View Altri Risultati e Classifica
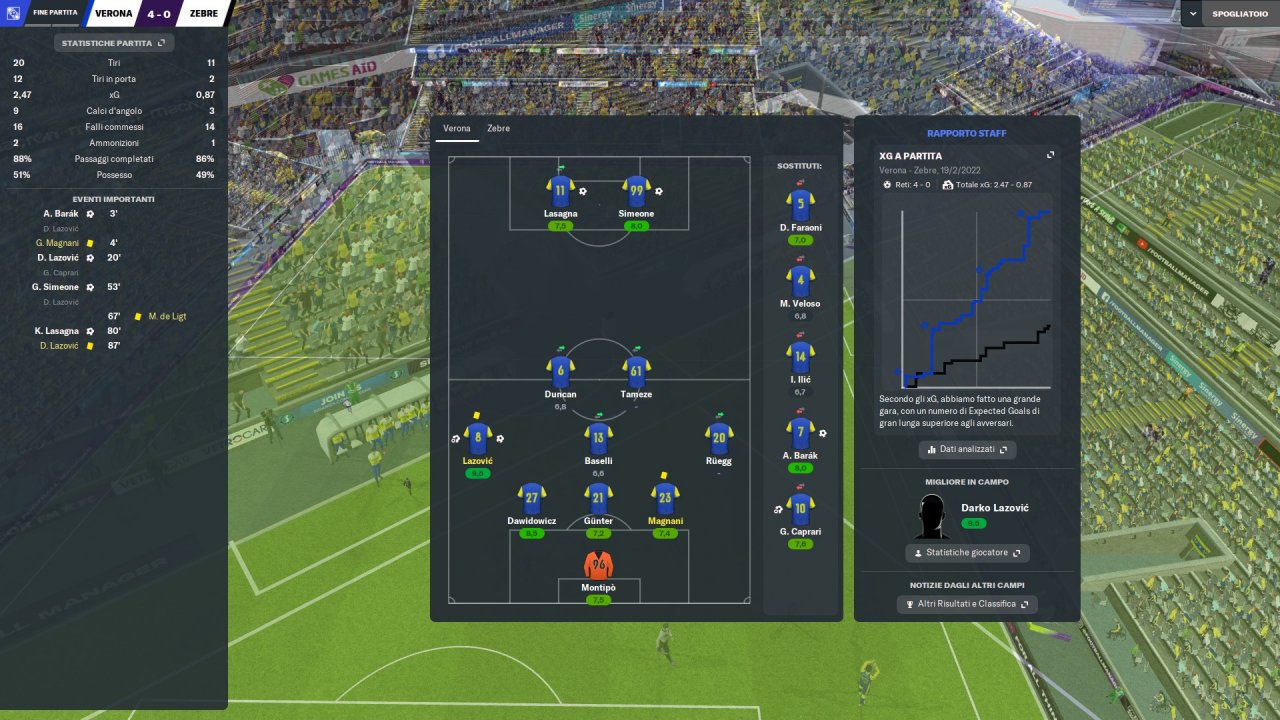The width and height of the screenshot is (1280, 720). tap(967, 604)
